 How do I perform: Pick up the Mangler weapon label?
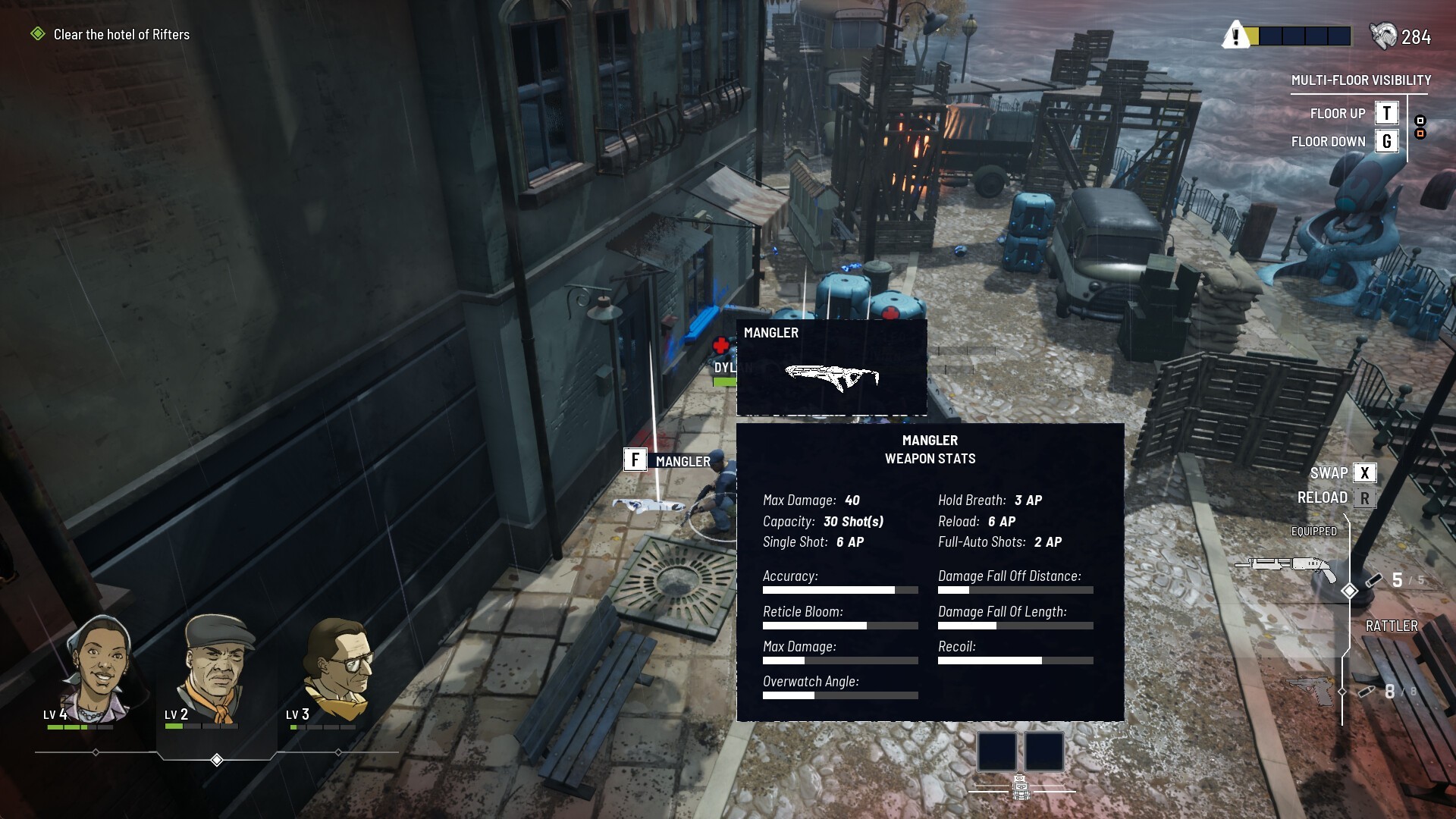(669, 460)
